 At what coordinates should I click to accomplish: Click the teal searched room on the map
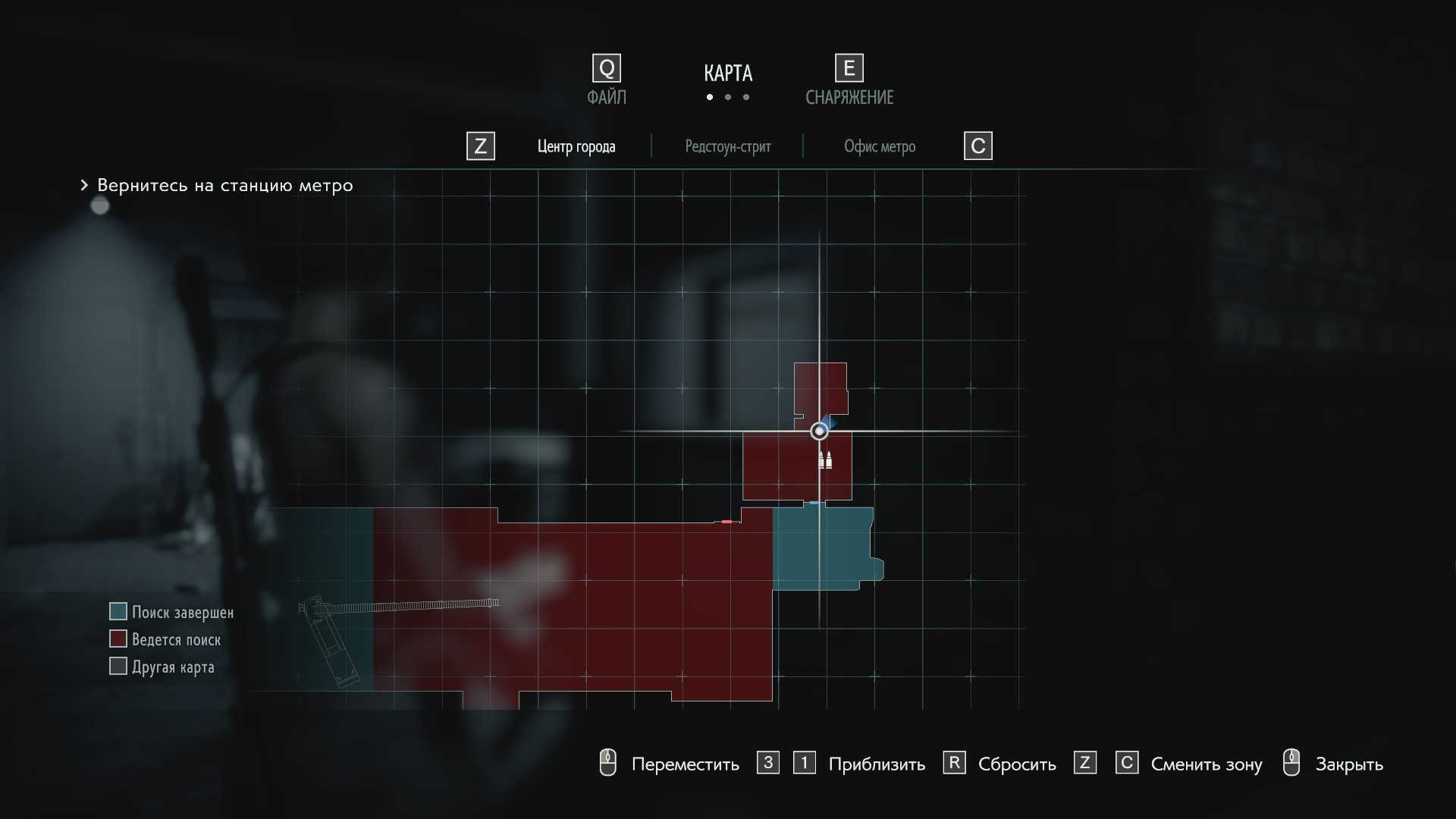pos(823,548)
